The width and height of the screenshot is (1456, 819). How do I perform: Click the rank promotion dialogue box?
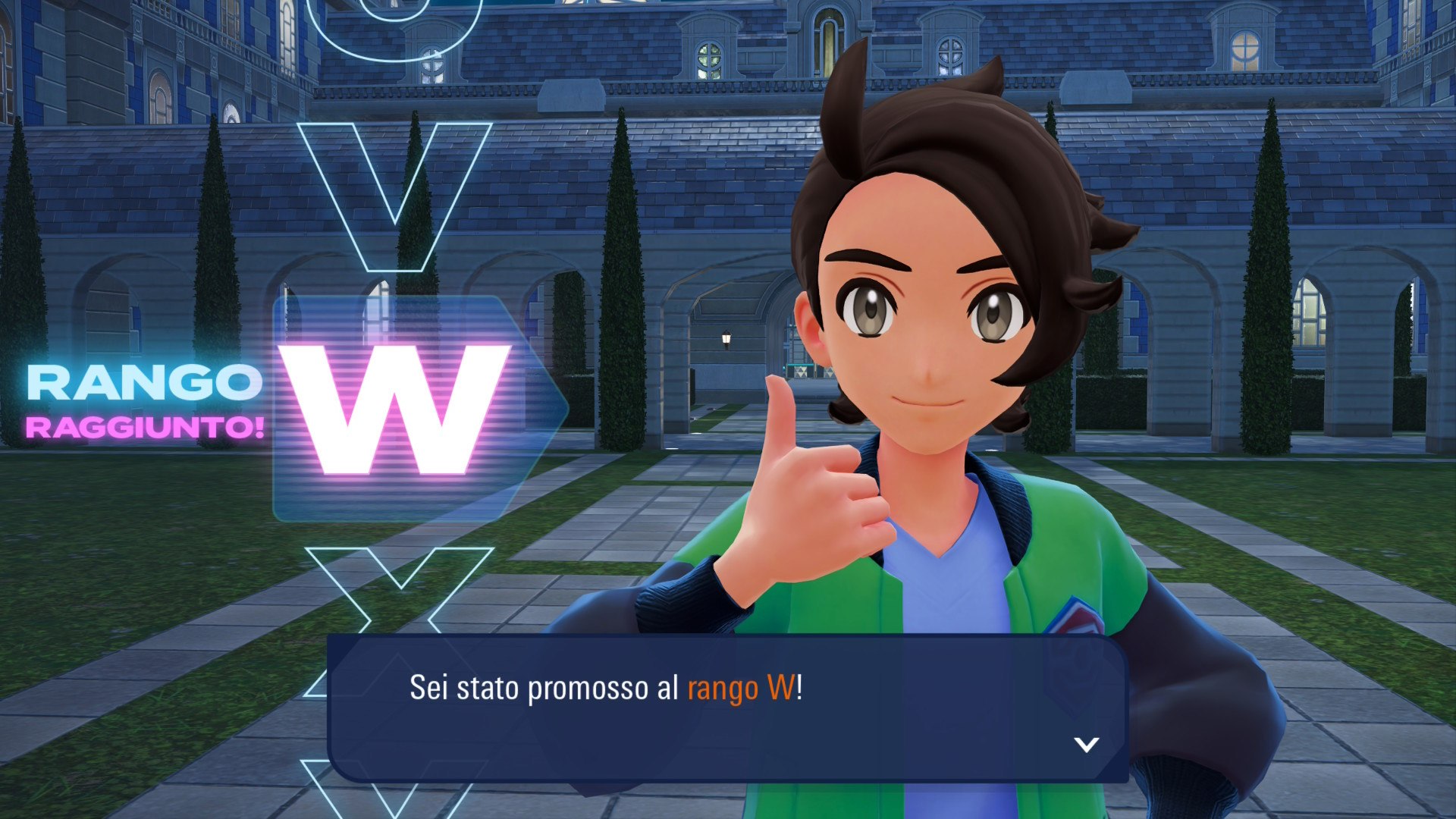click(x=726, y=708)
